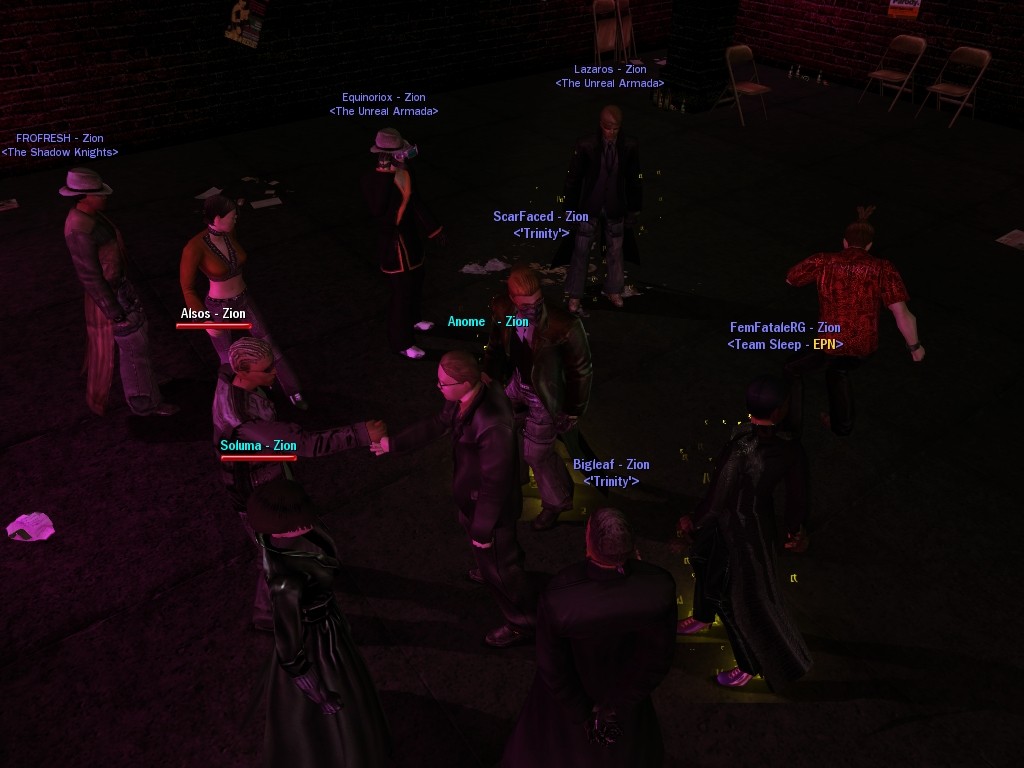Target Alsos by the name tag
The width and height of the screenshot is (1024, 768).
213,313
